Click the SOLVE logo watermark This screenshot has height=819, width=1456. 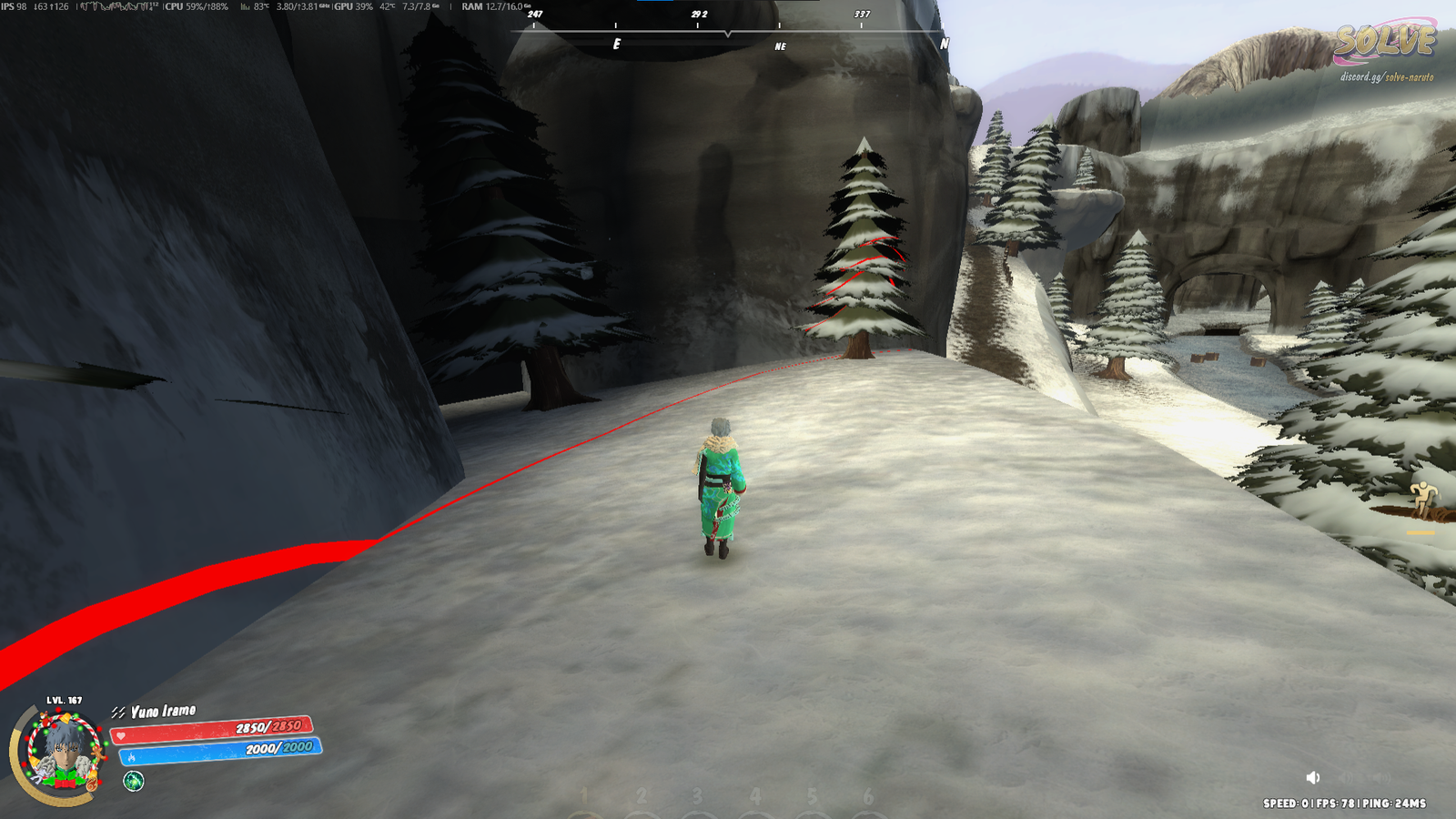click(1384, 42)
